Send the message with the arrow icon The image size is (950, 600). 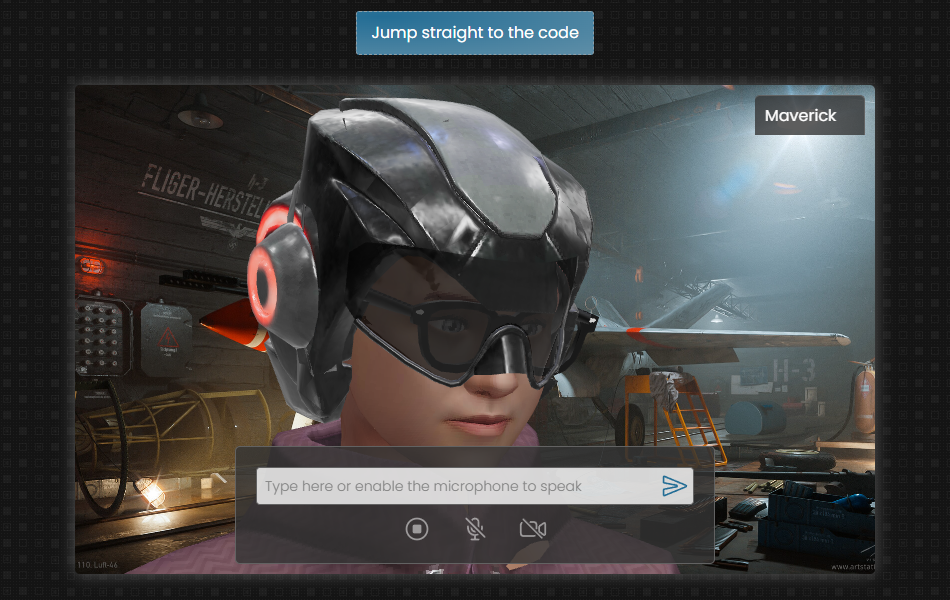675,487
